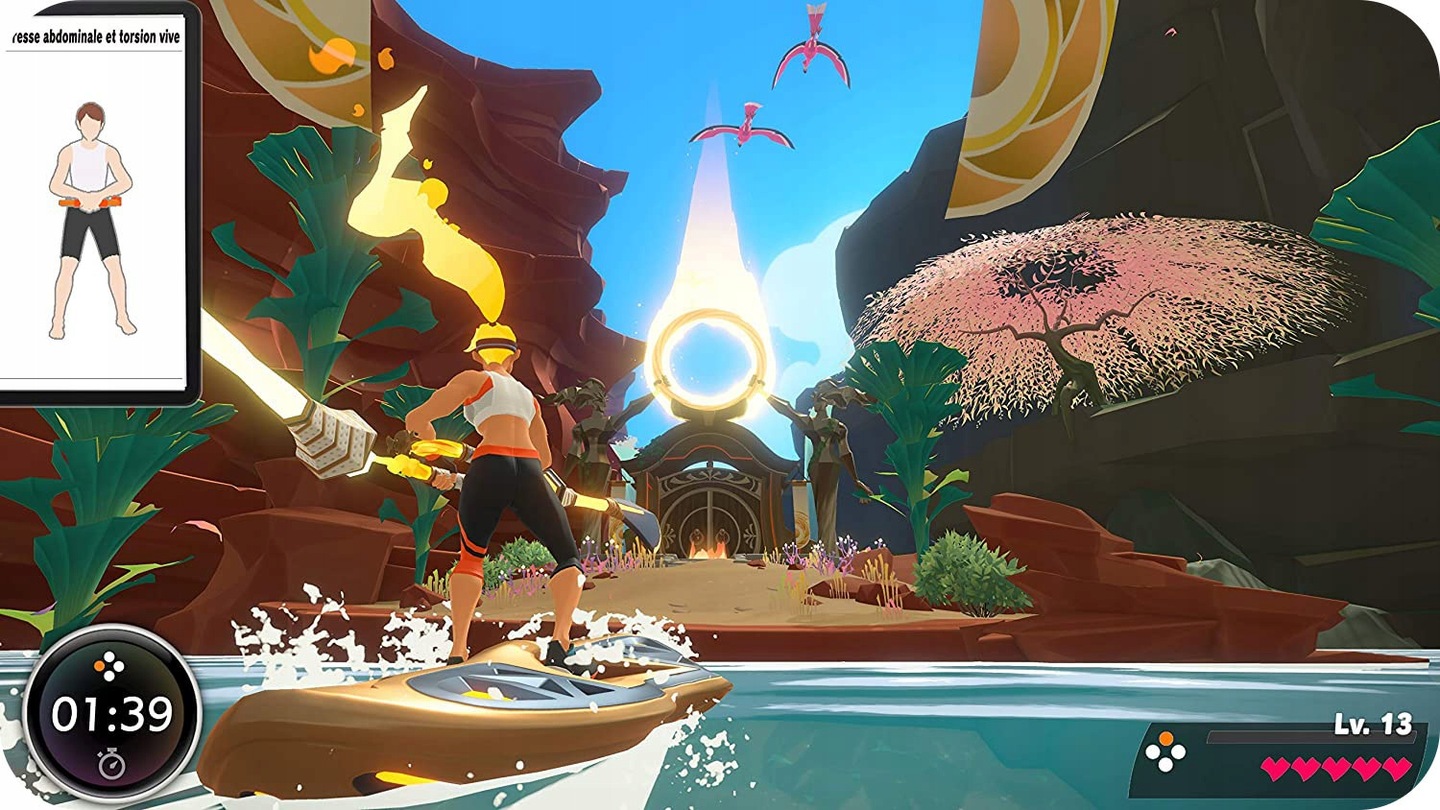Click the stopwatch icon under the timer
Screen dimensions: 1440x810
click(x=112, y=764)
